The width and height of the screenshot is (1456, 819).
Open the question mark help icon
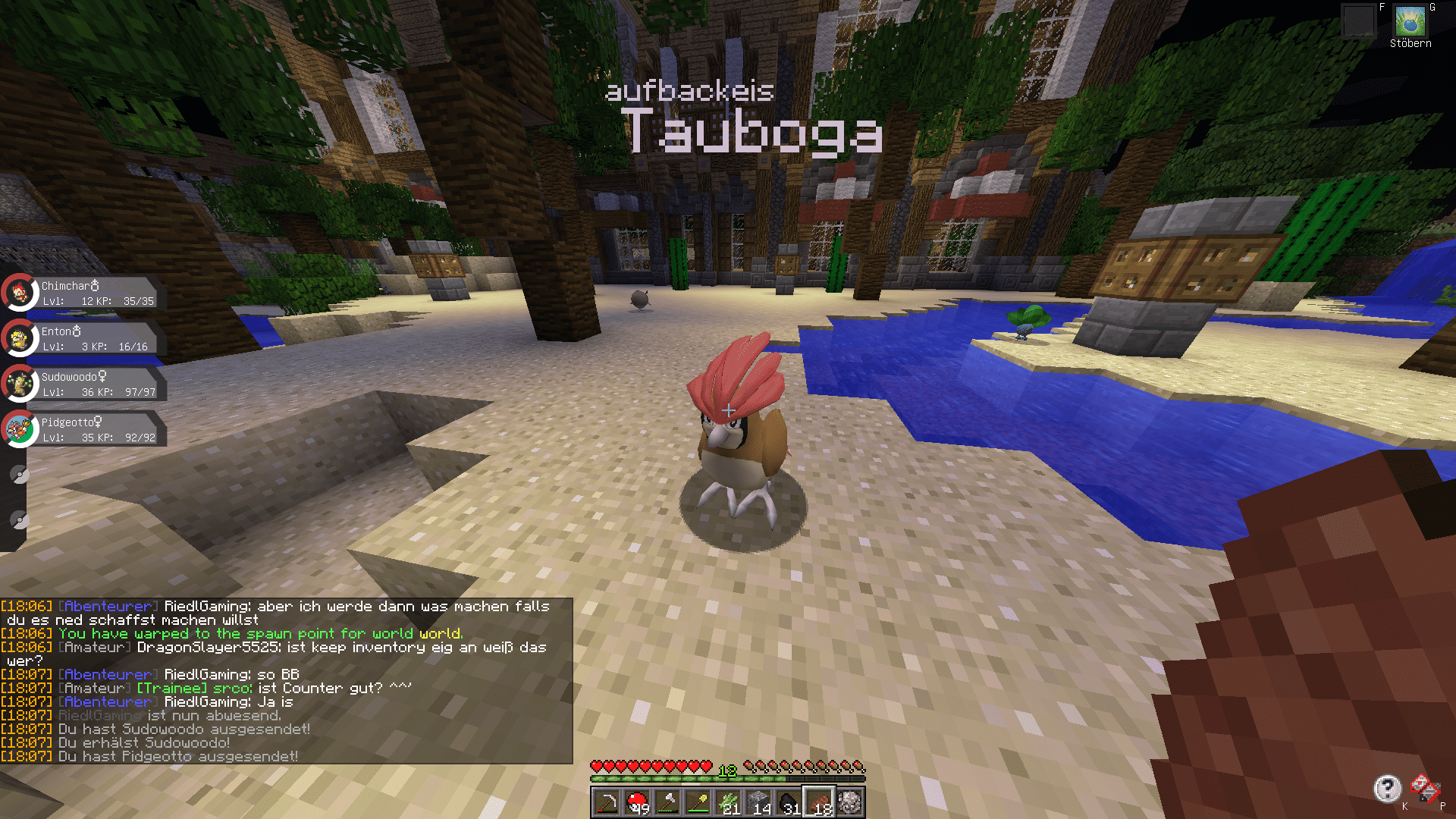[x=1387, y=789]
